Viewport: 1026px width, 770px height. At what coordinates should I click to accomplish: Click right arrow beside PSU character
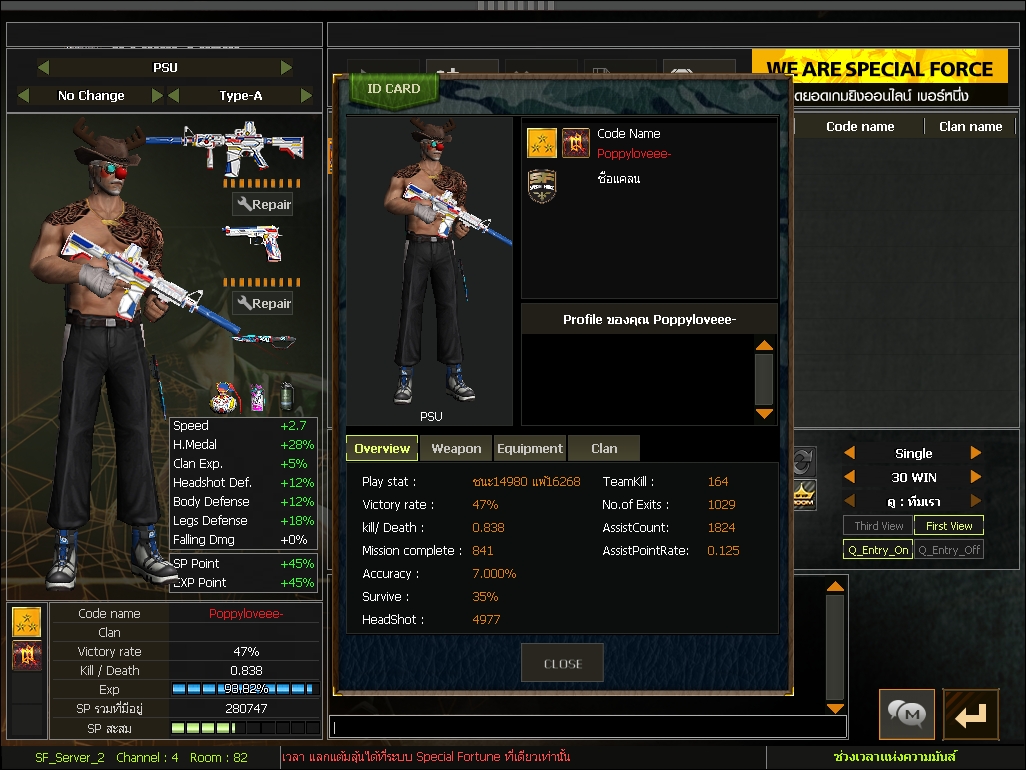click(287, 68)
